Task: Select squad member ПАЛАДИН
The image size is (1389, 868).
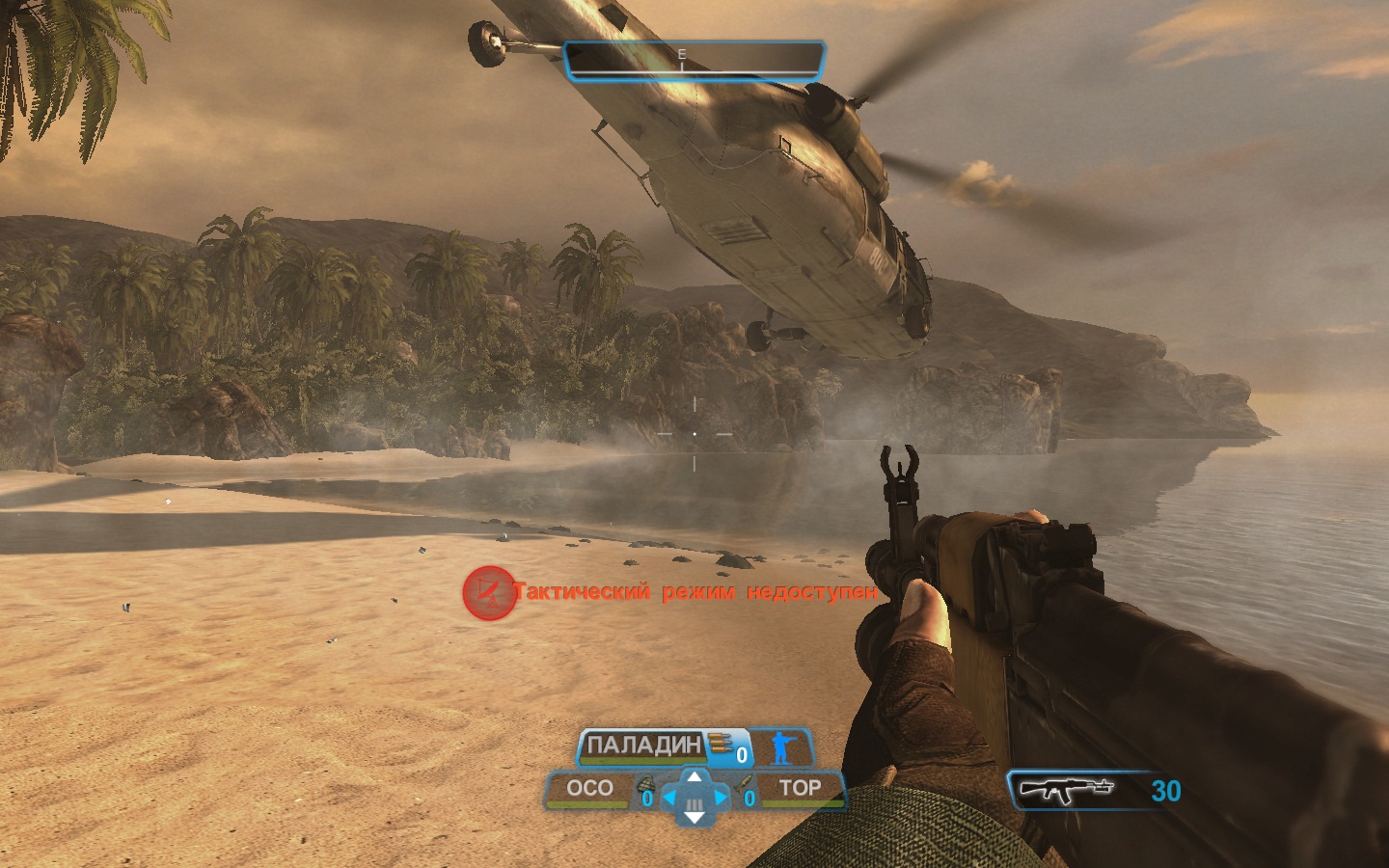Action: [x=643, y=746]
